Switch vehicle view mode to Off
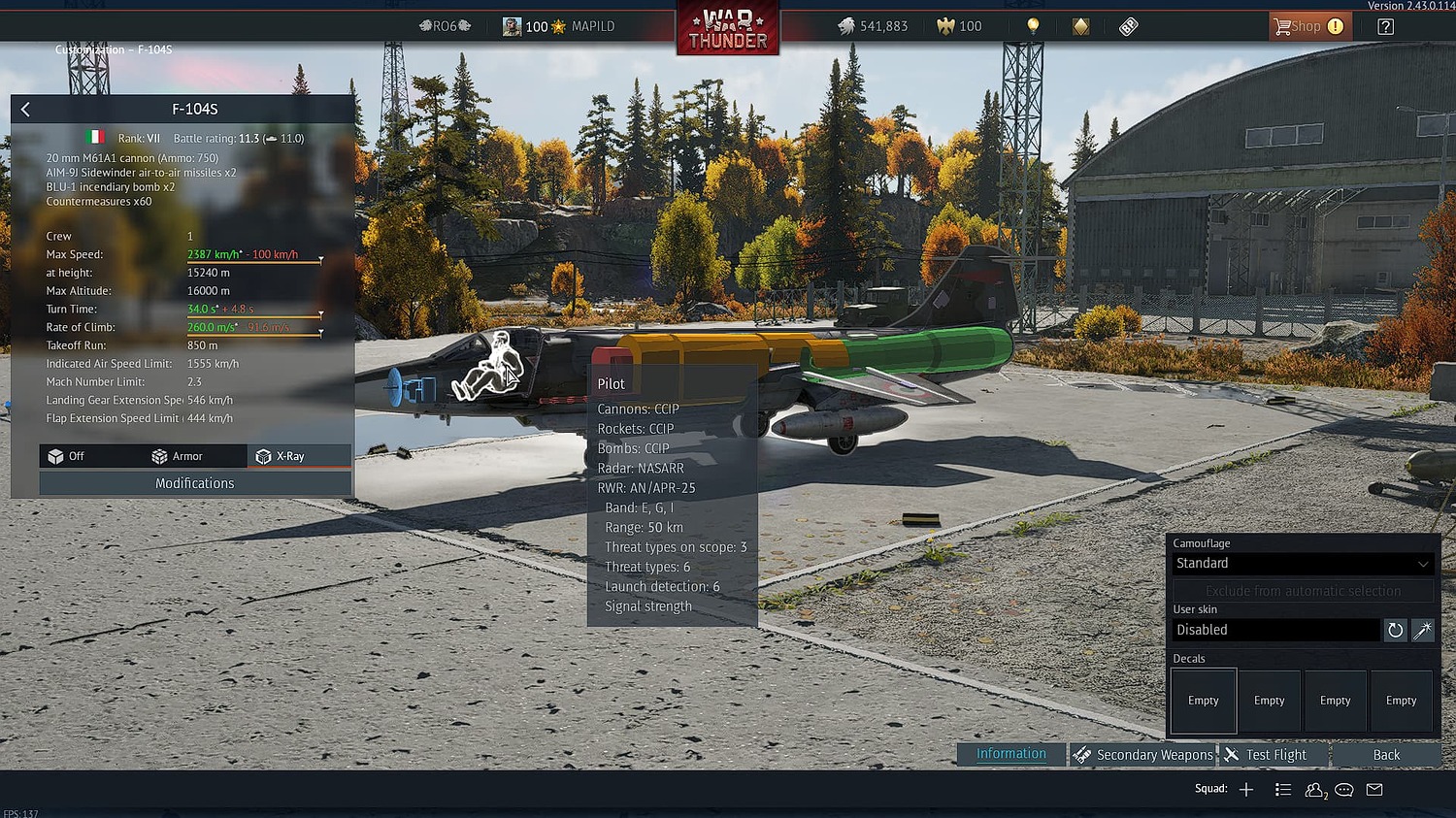This screenshot has height=818, width=1456. pyautogui.click(x=67, y=456)
